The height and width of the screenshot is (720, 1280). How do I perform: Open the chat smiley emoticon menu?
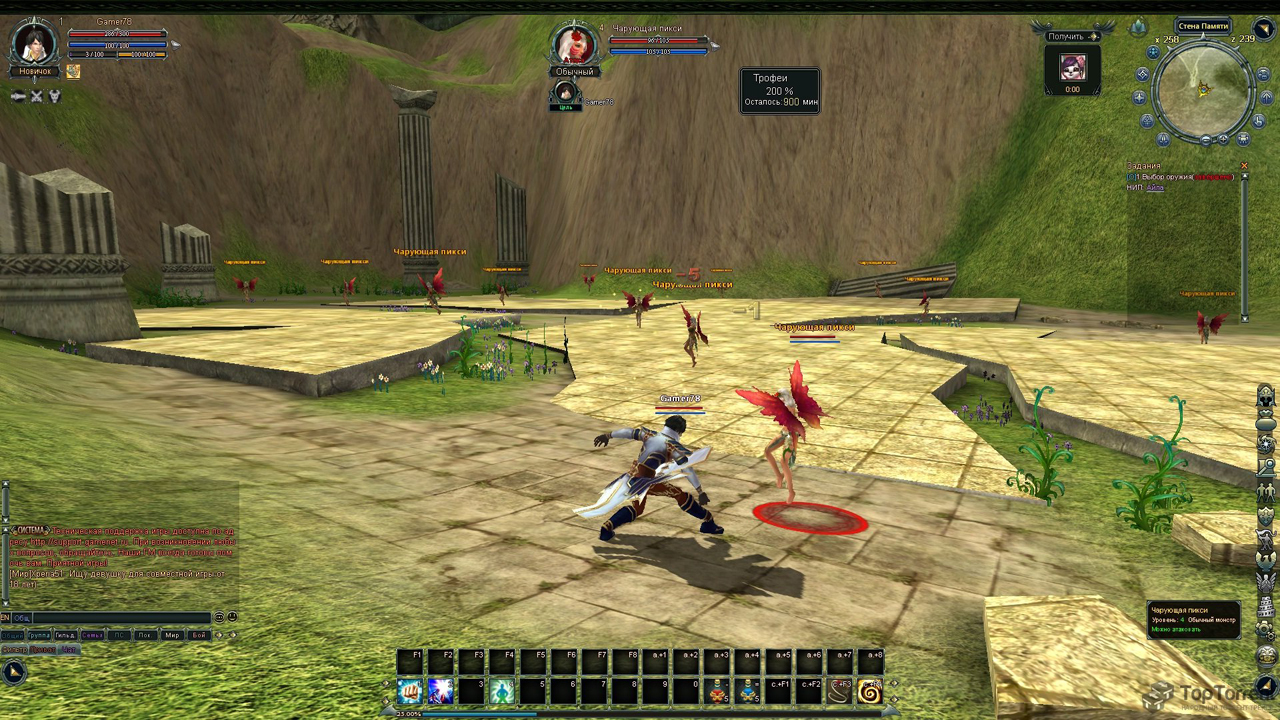pos(232,618)
